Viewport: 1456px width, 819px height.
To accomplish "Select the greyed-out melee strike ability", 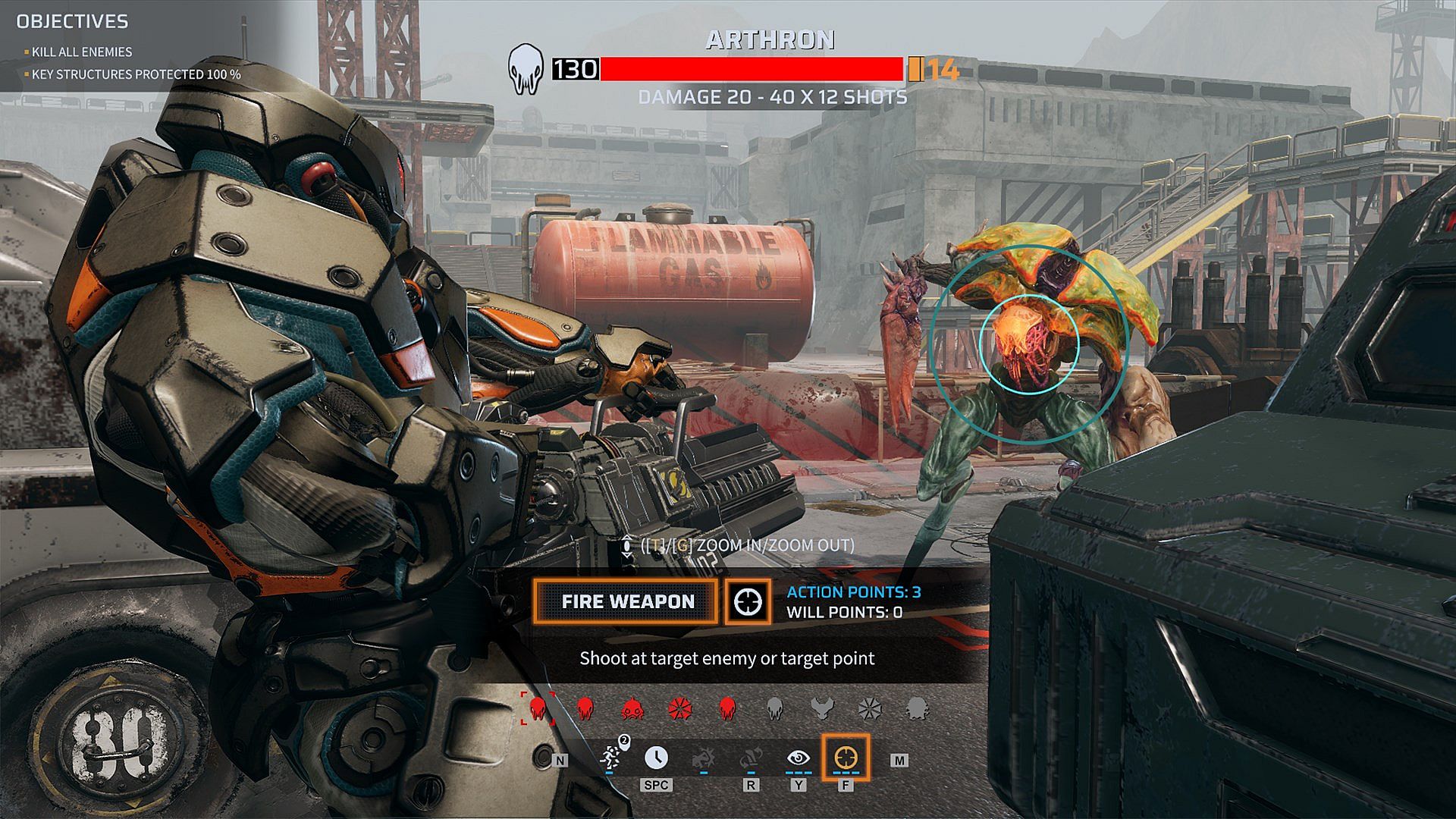I will (x=704, y=757).
